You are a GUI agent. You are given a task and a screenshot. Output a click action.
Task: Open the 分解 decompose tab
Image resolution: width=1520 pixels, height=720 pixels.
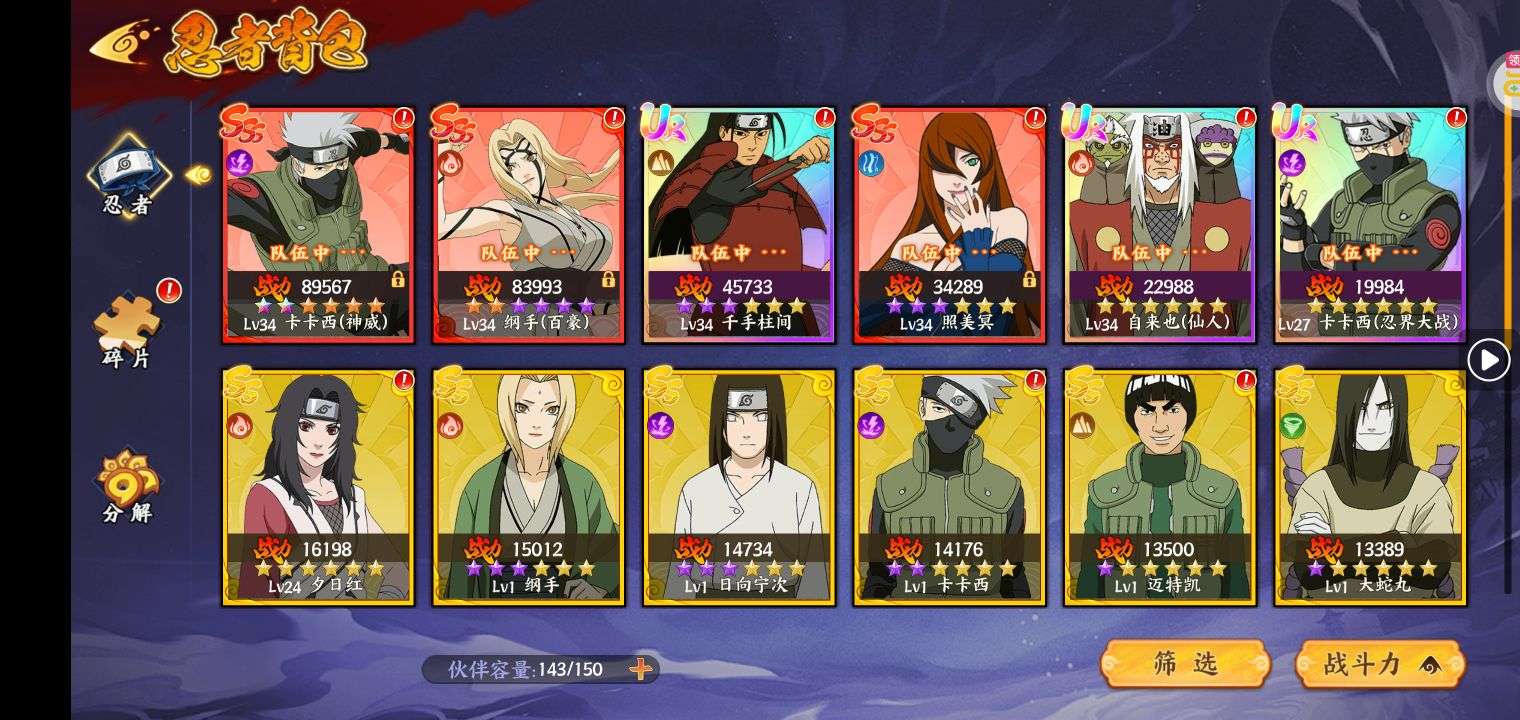[128, 487]
